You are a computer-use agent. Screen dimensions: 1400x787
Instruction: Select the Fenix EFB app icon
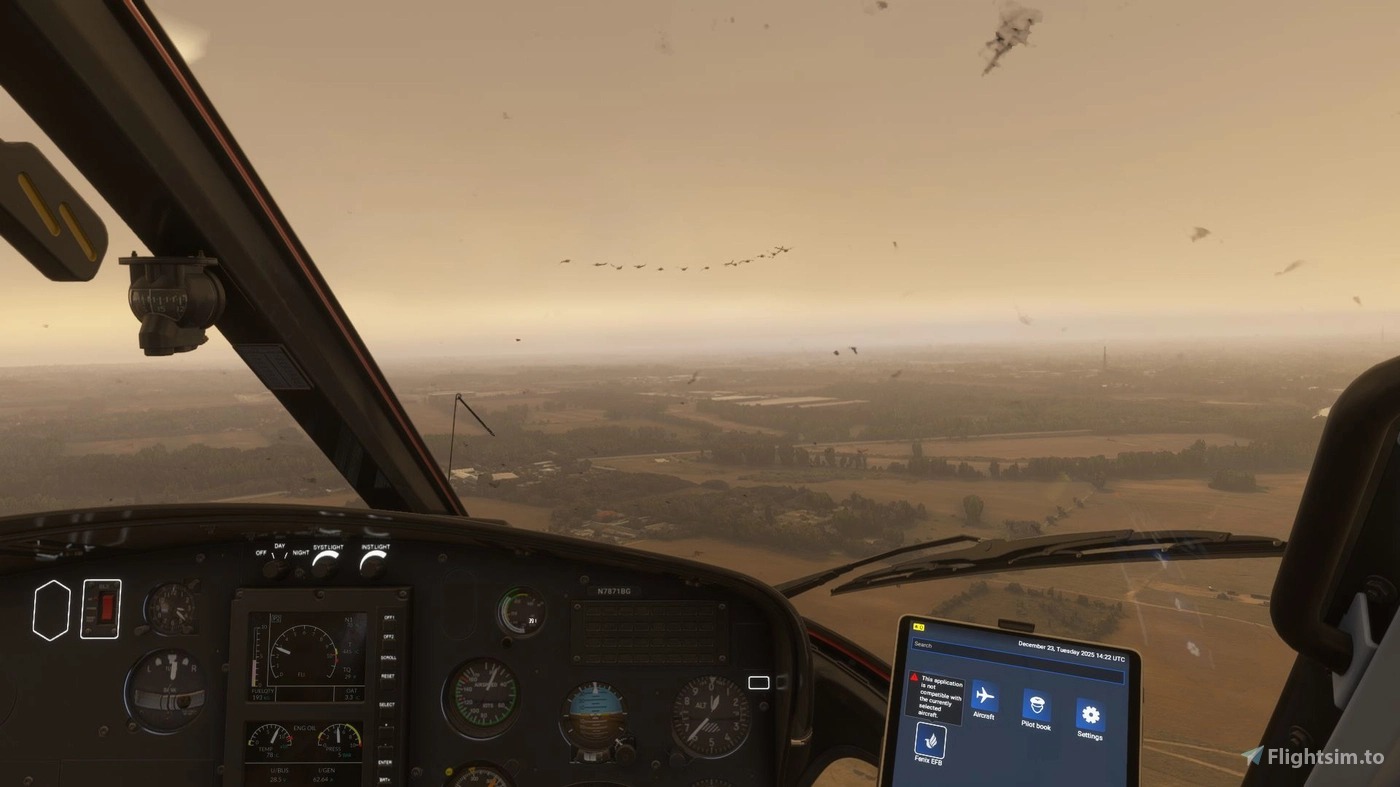coord(930,741)
